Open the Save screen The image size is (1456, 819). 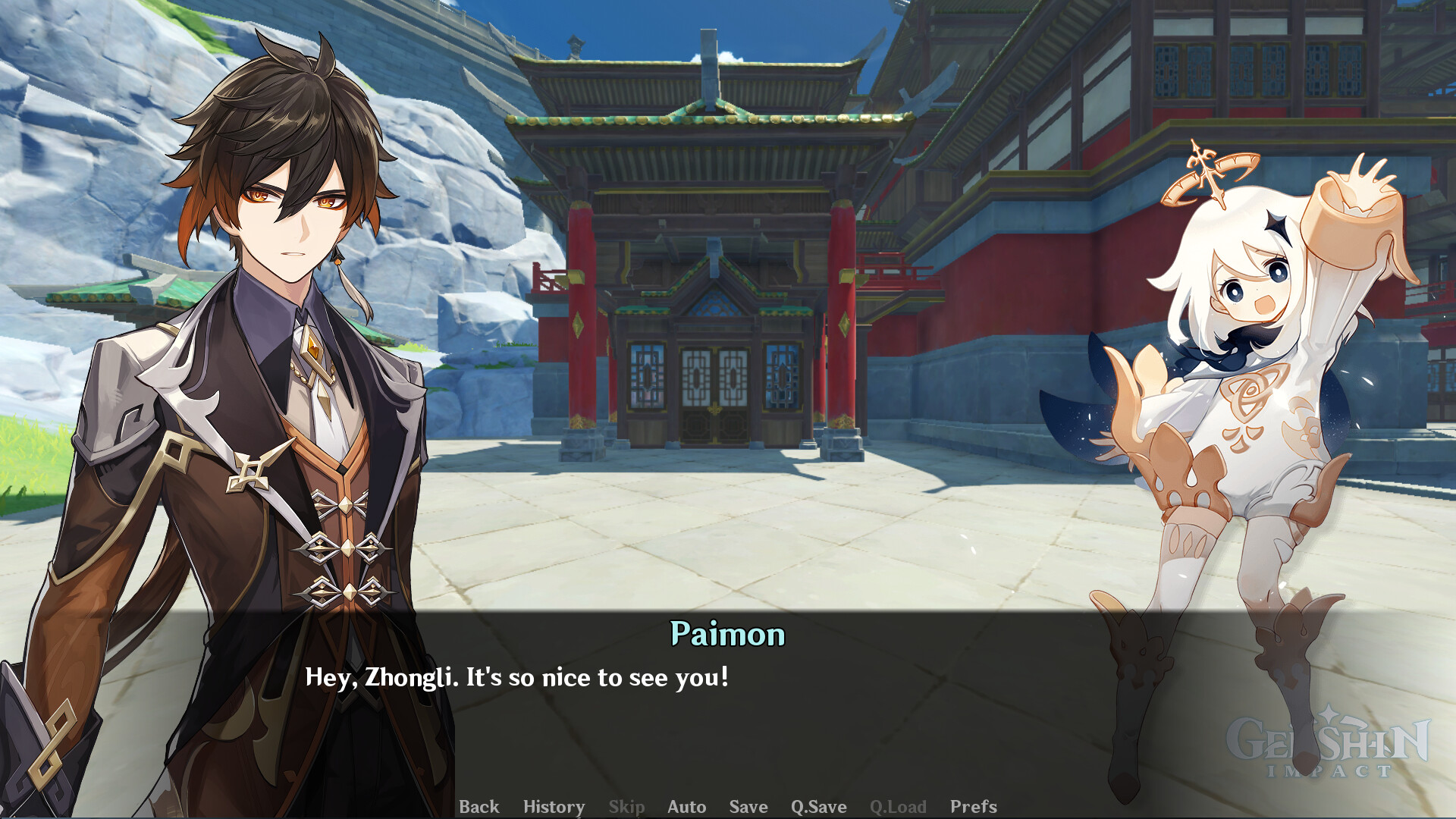click(748, 807)
